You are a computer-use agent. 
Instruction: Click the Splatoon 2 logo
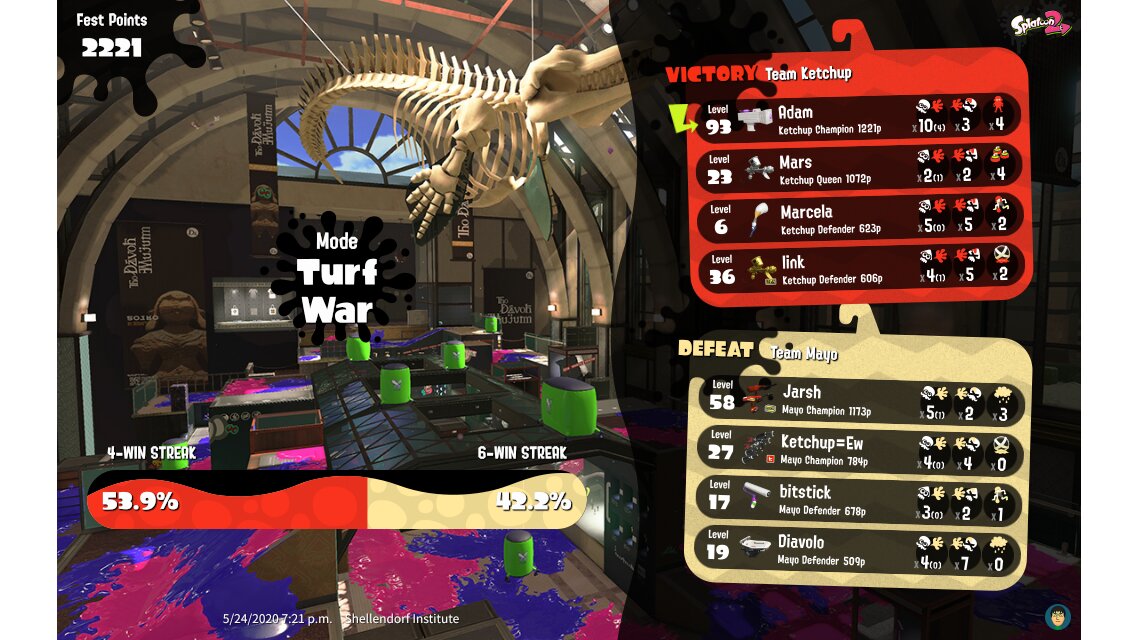click(1041, 25)
